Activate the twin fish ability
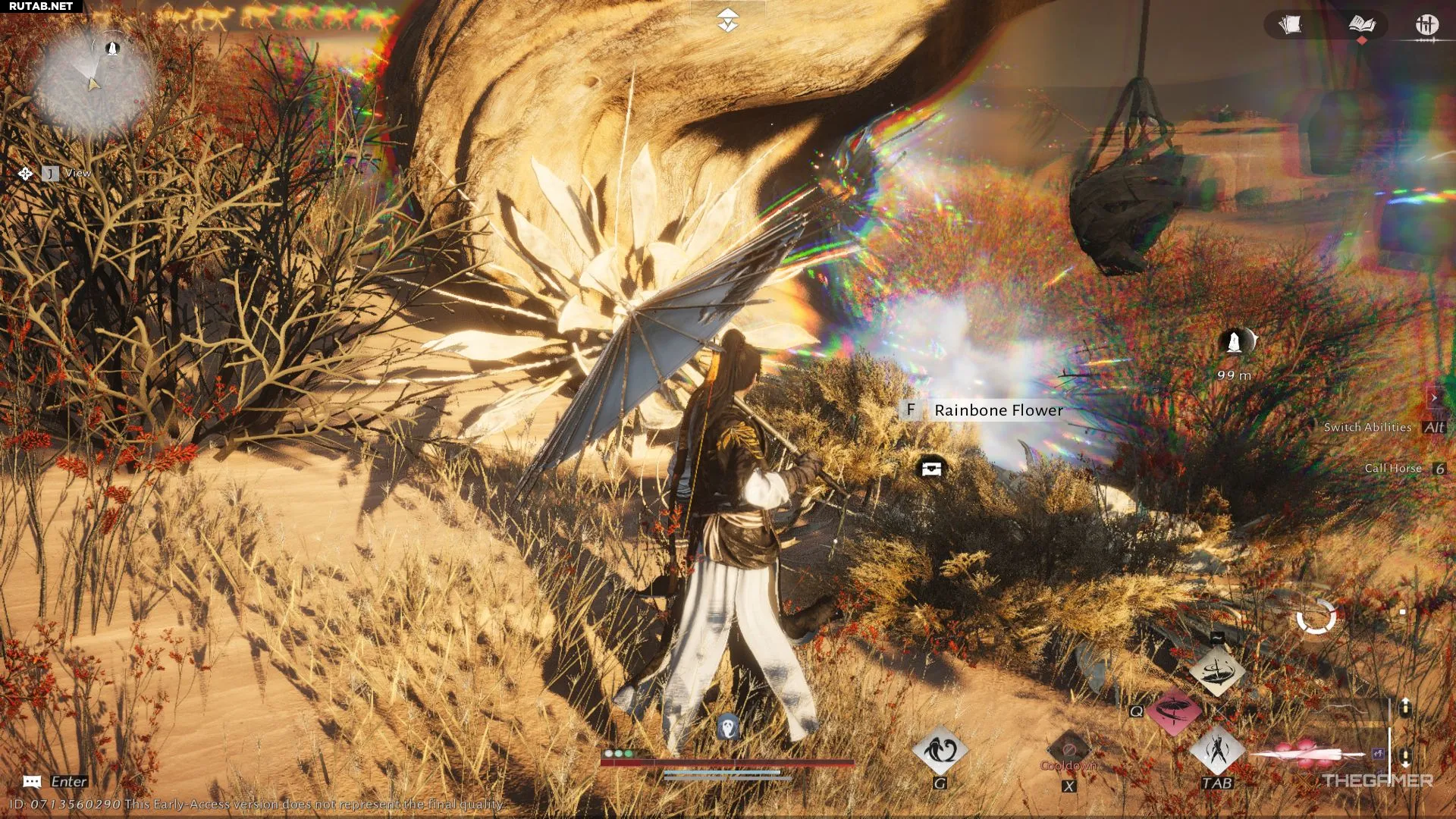1456x819 pixels. pyautogui.click(x=940, y=751)
